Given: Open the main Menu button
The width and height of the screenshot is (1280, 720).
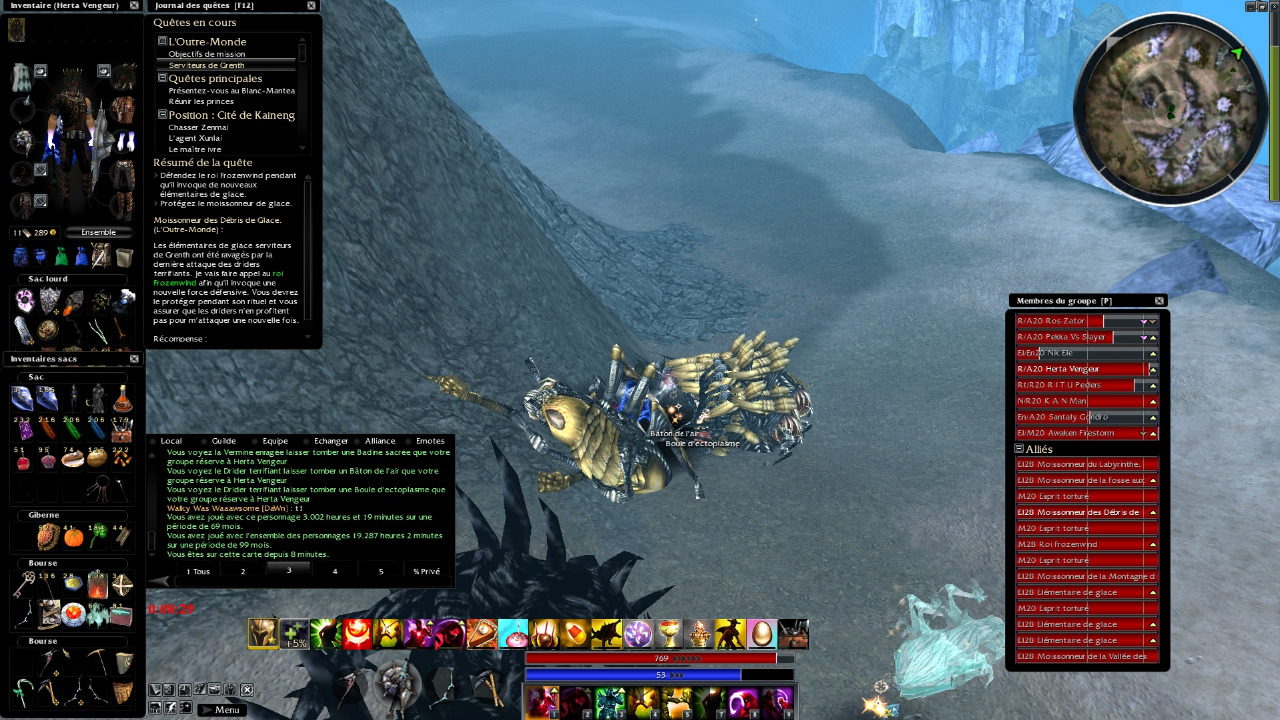Looking at the screenshot, I should 221,710.
